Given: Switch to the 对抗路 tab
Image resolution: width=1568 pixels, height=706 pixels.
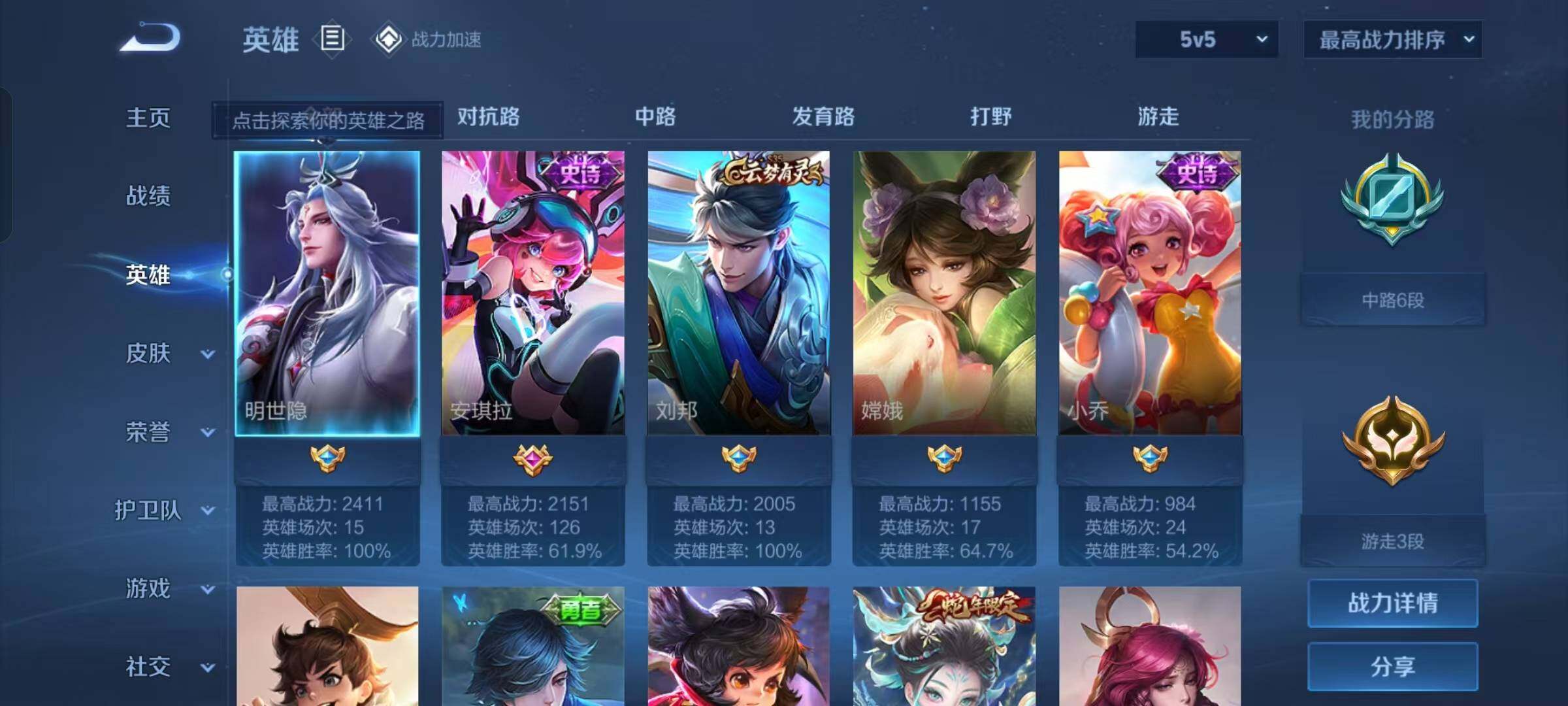Looking at the screenshot, I should click(x=488, y=117).
